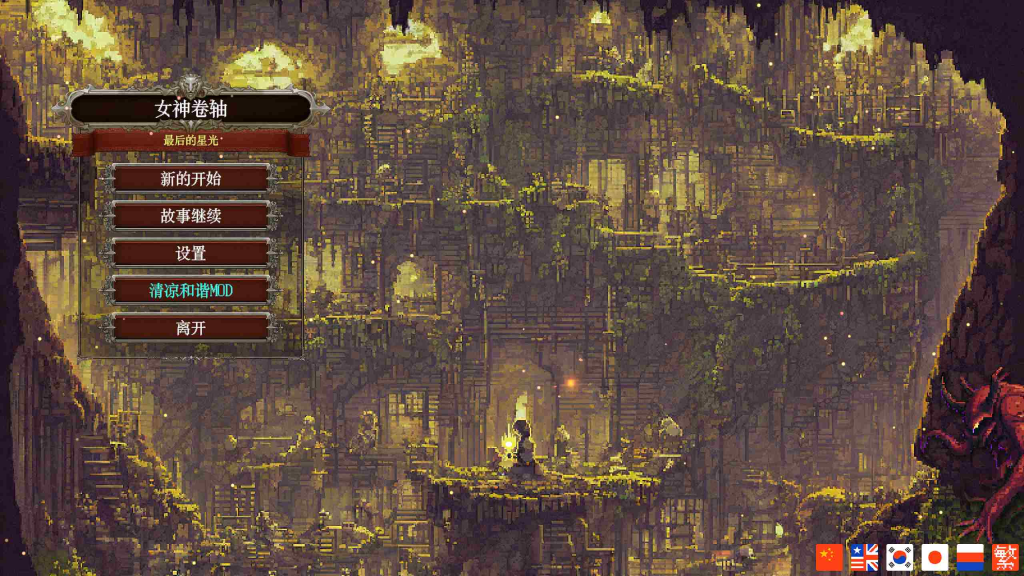Continue the story via 故事继续
This screenshot has height=576, width=1024.
pos(191,216)
